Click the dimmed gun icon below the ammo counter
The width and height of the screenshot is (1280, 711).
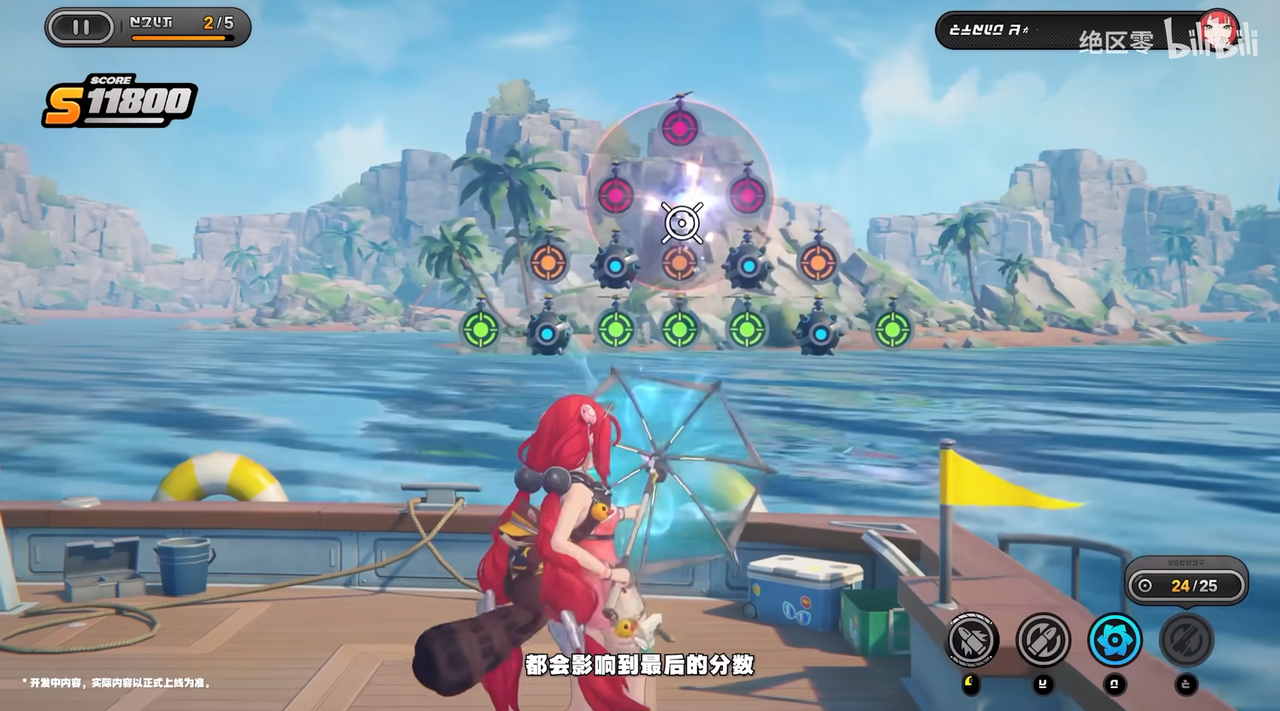1186,640
